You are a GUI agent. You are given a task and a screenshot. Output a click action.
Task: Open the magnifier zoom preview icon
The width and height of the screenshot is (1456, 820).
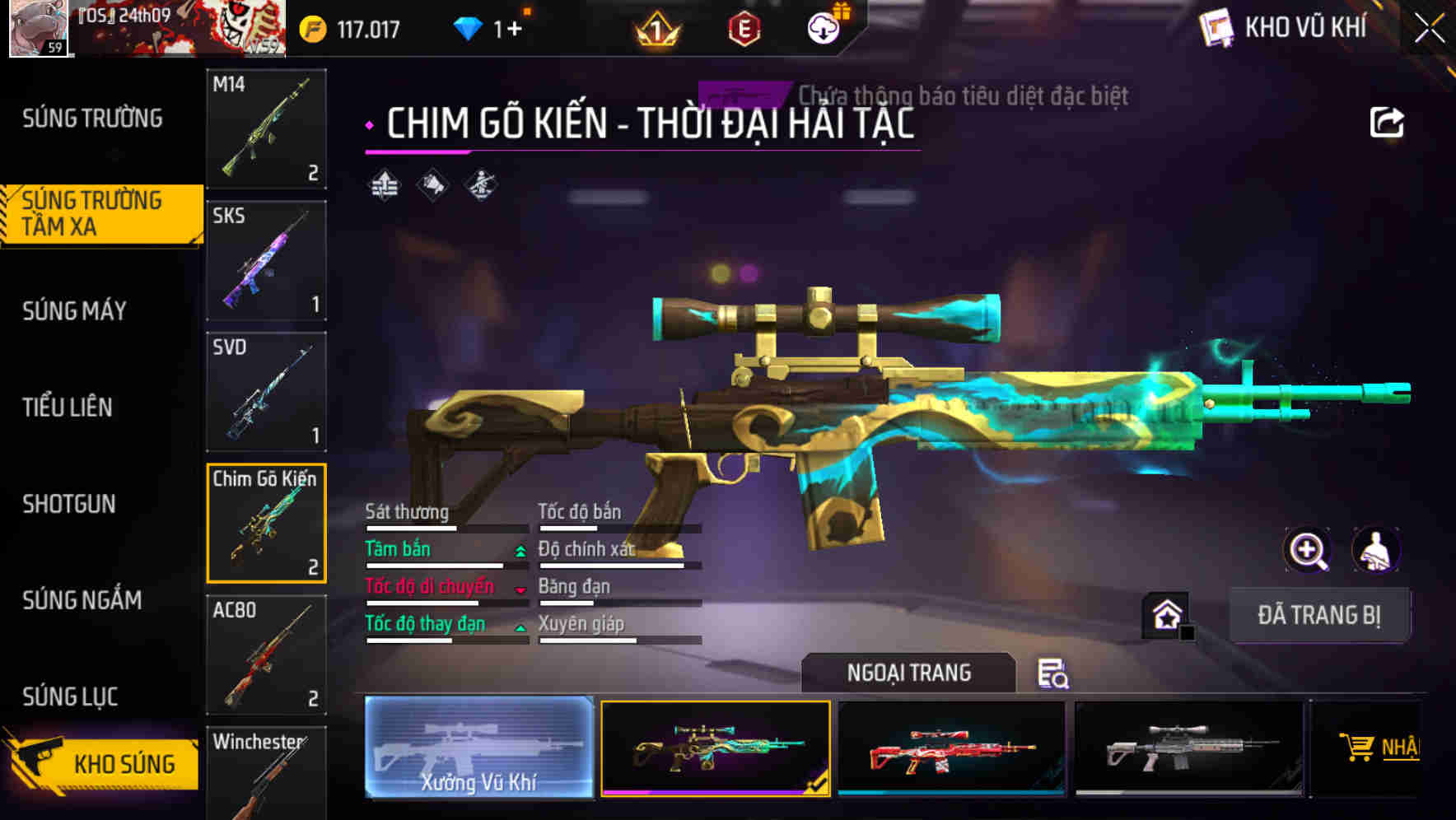[1308, 550]
